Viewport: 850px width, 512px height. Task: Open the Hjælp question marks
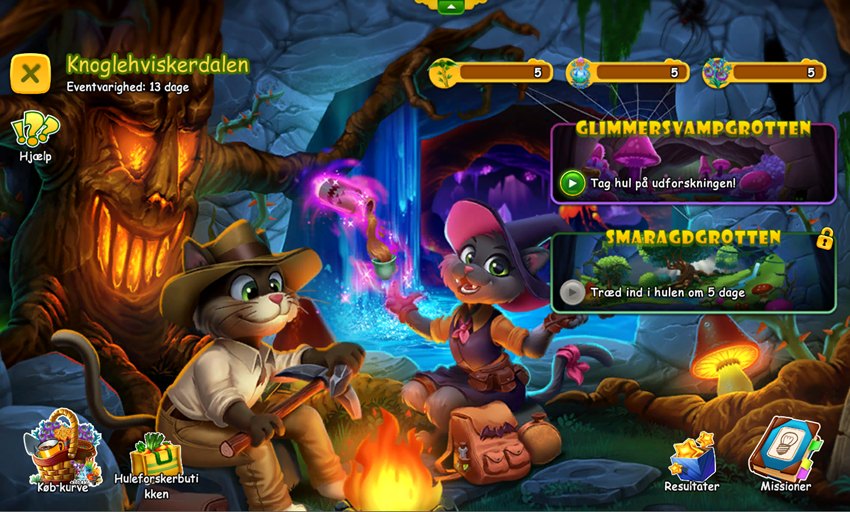point(35,131)
